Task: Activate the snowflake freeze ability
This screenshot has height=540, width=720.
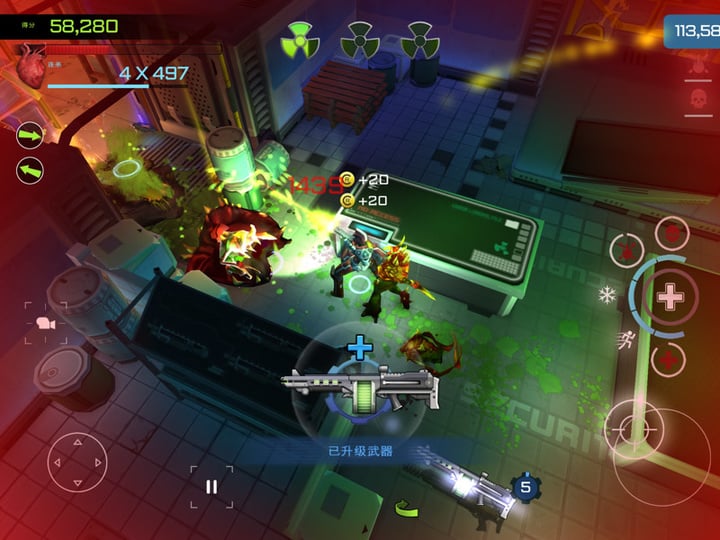Action: 606,295
